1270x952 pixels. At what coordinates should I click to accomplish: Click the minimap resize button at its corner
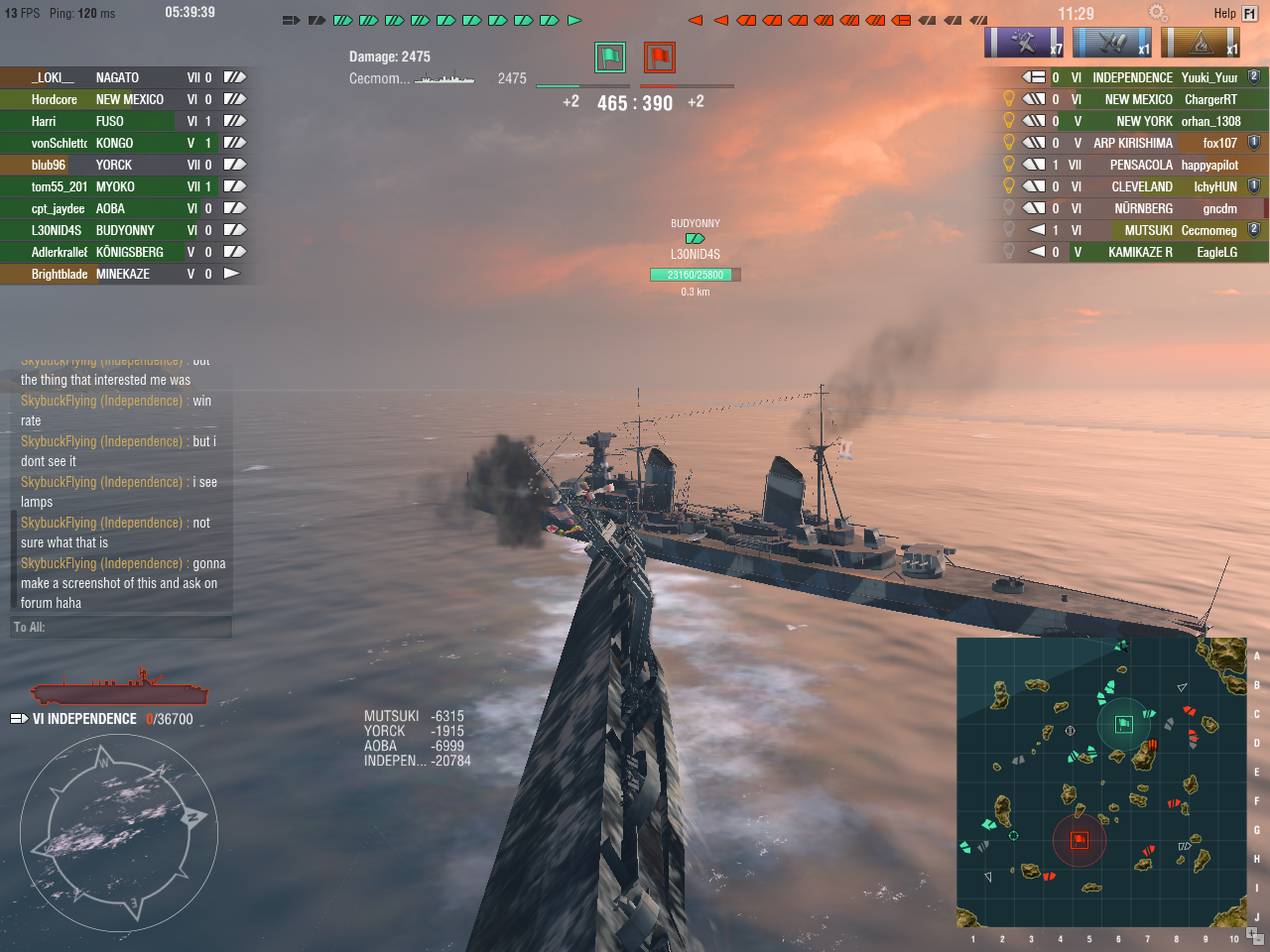(1255, 934)
